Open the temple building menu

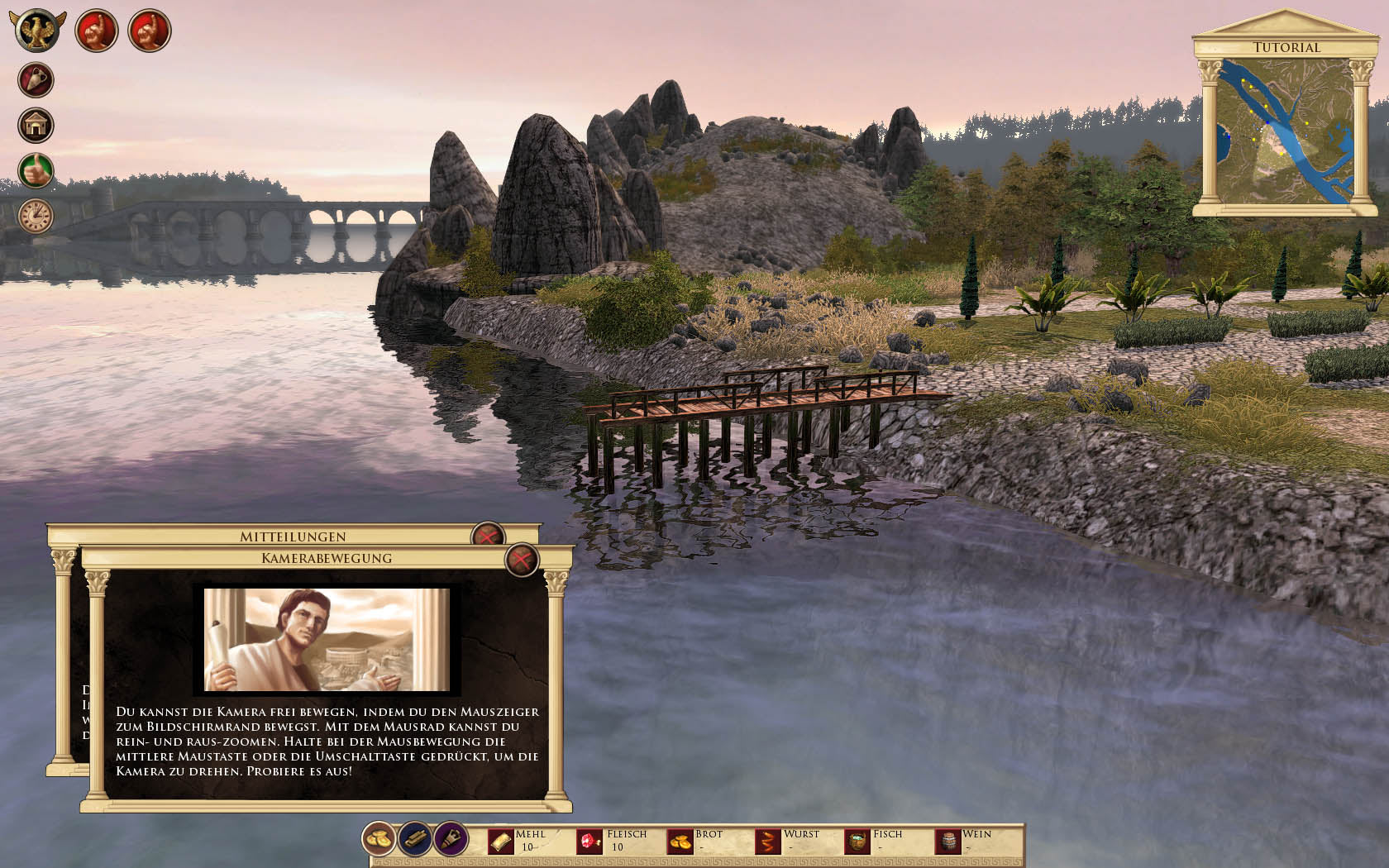pyautogui.click(x=36, y=126)
